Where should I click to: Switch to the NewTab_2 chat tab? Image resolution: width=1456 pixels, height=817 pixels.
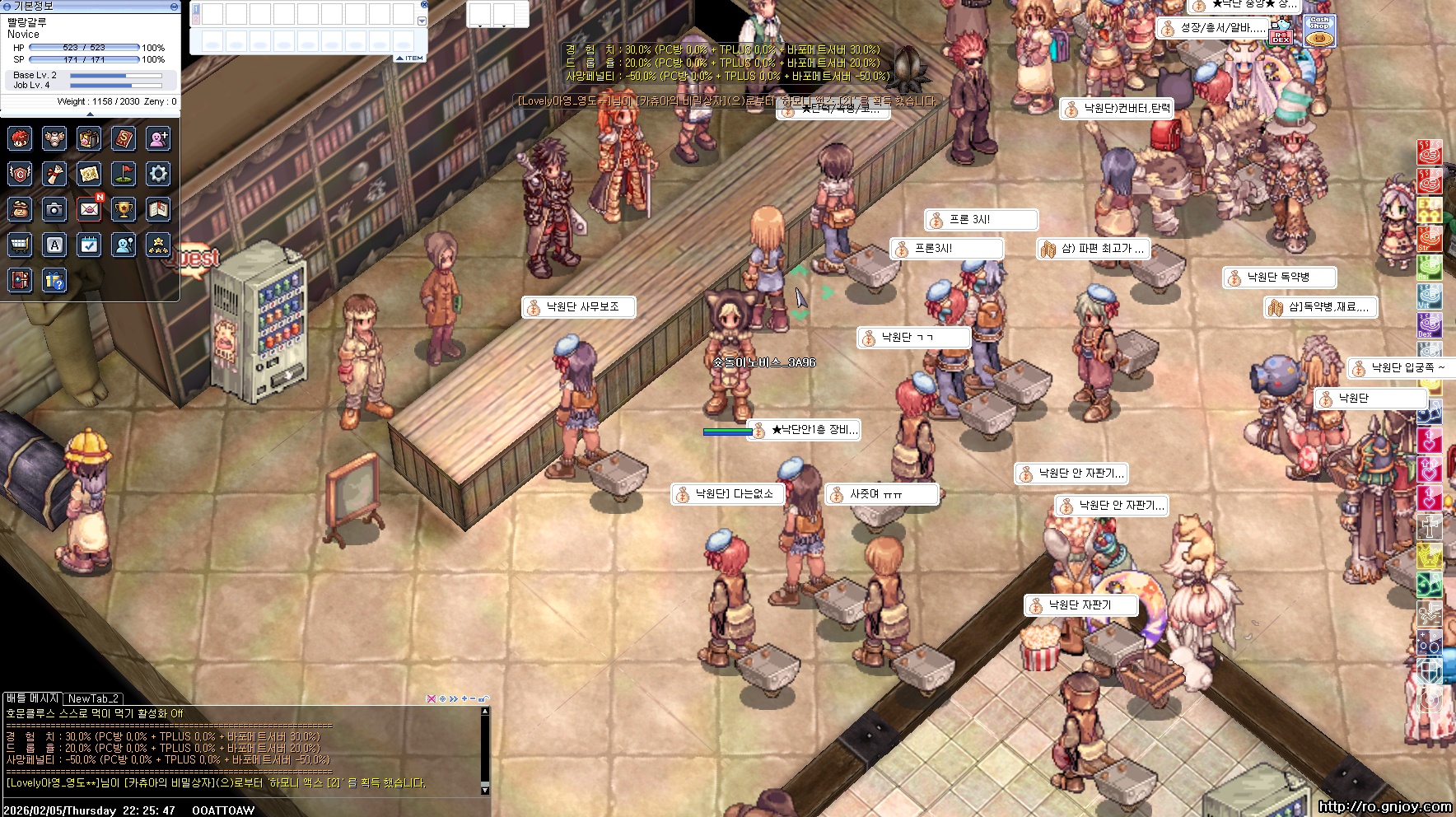click(94, 698)
